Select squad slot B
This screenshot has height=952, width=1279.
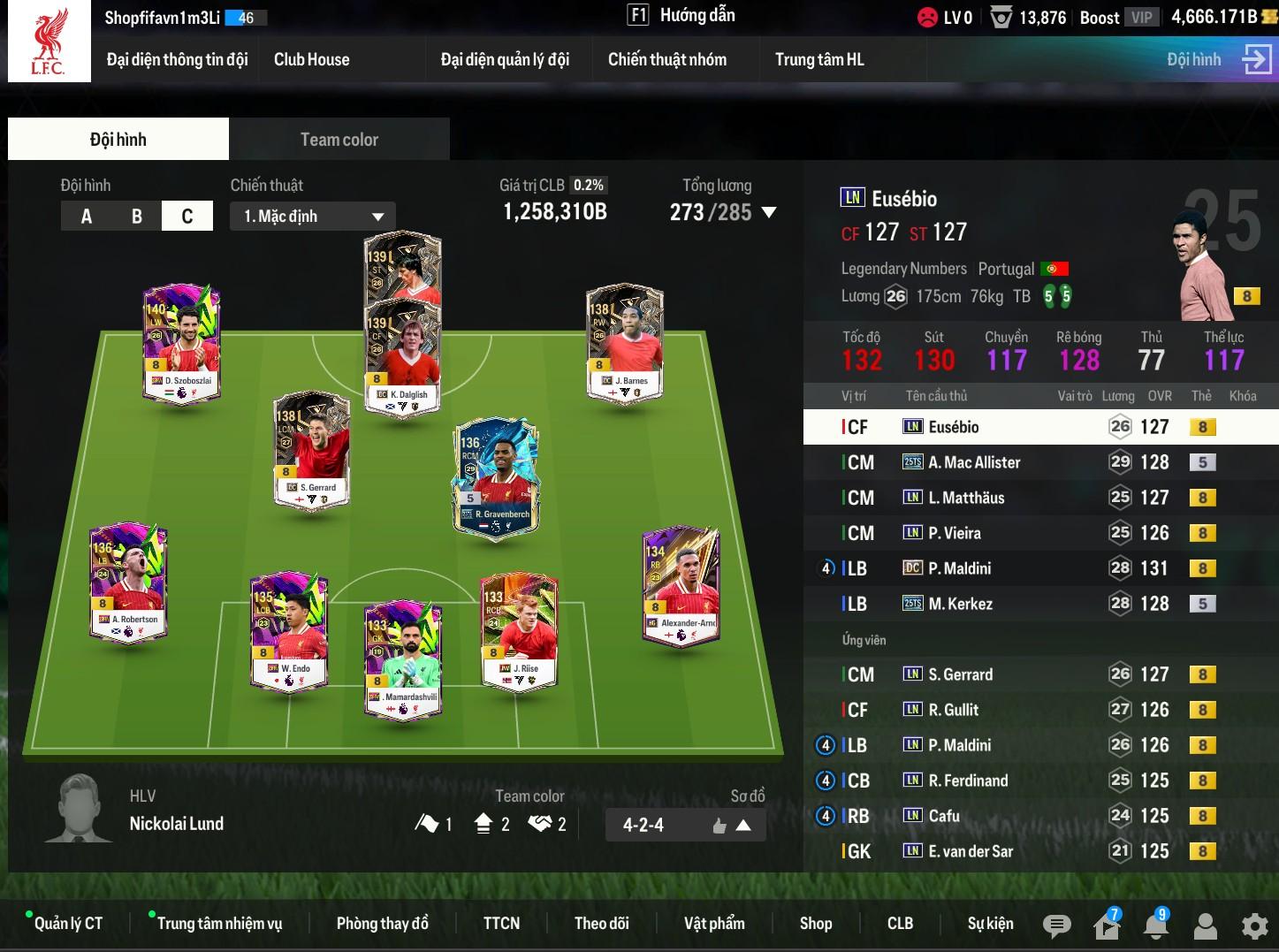click(x=136, y=217)
